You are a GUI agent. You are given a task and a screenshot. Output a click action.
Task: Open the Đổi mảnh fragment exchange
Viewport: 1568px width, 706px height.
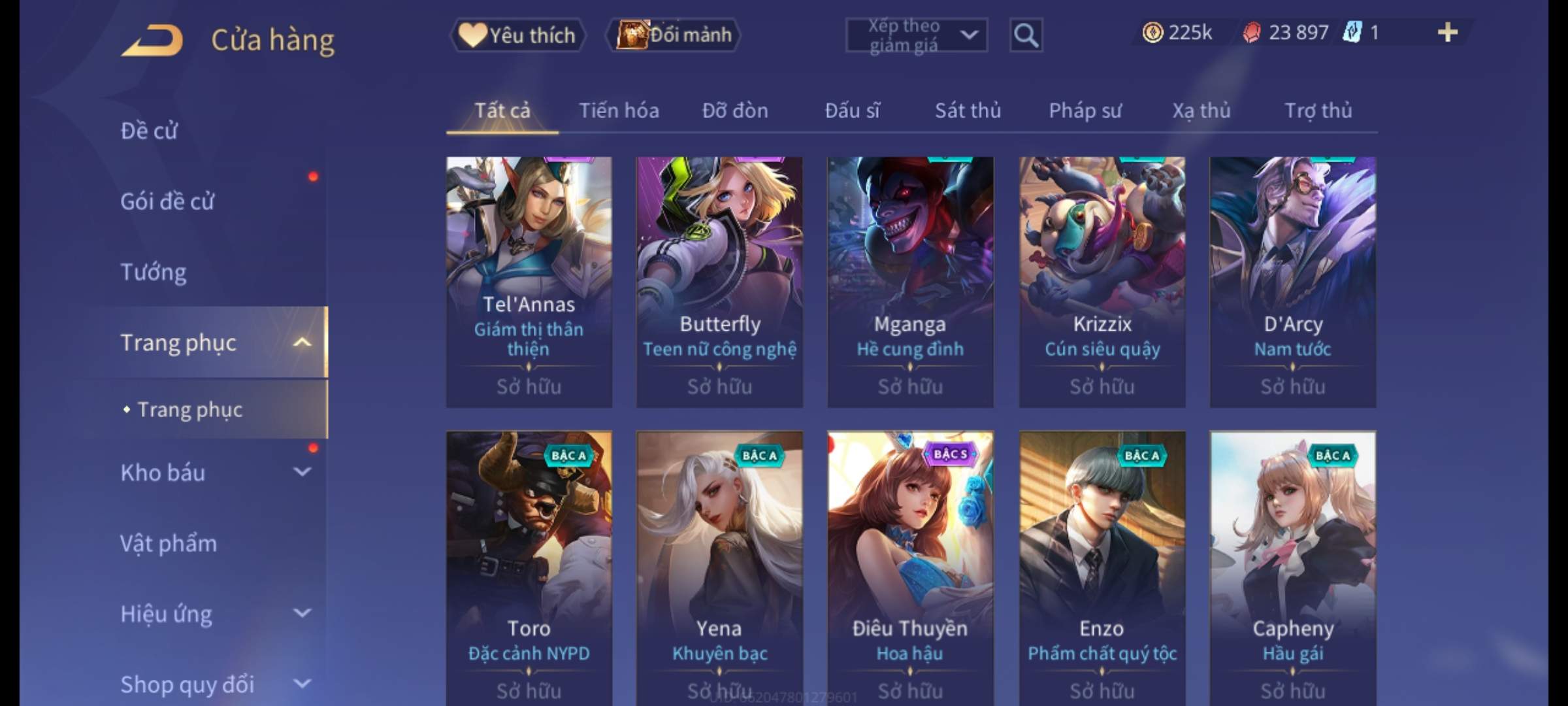tap(674, 35)
